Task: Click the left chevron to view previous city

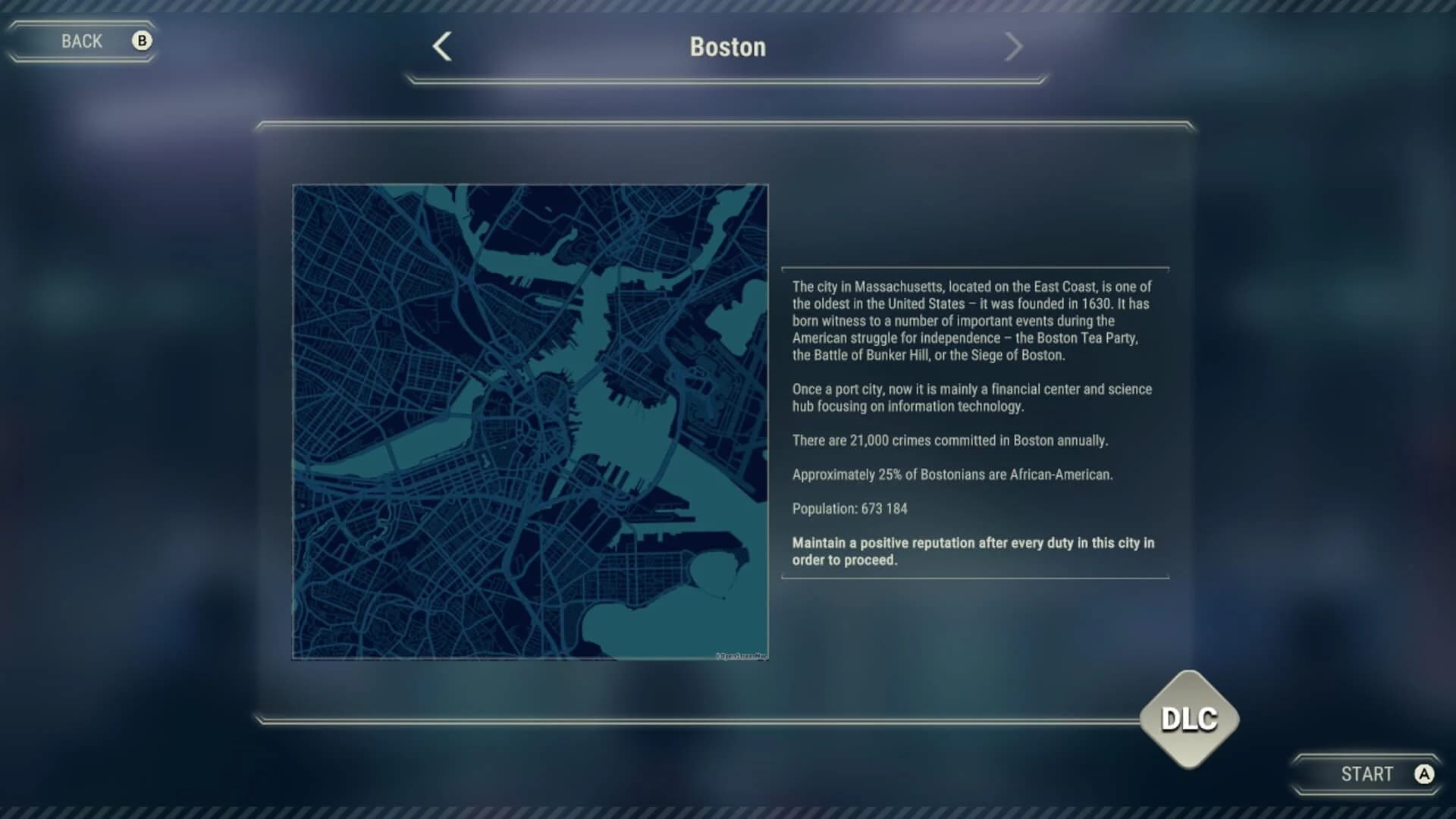Action: [x=442, y=46]
